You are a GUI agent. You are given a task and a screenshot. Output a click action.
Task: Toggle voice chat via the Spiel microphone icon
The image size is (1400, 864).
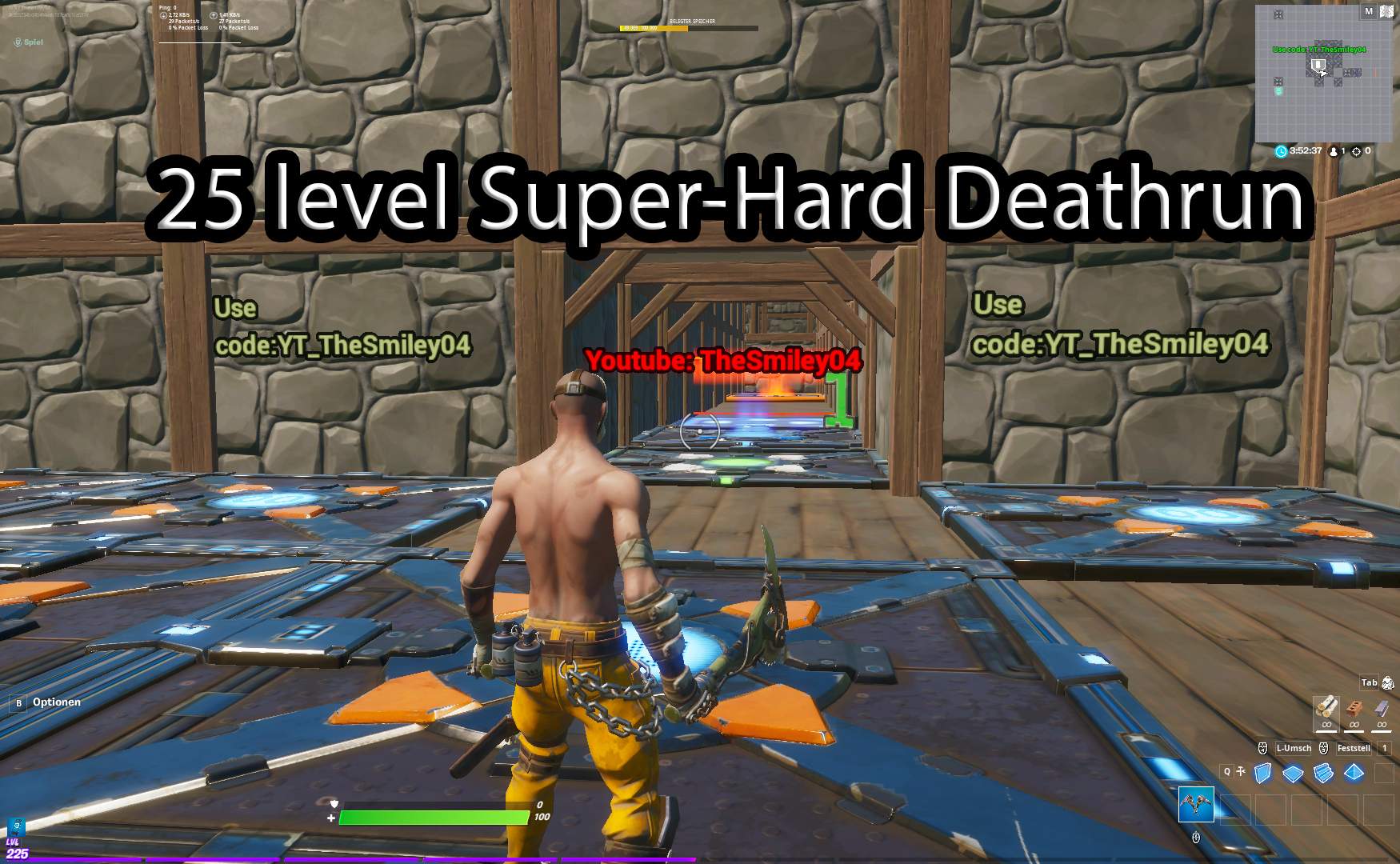pos(16,40)
